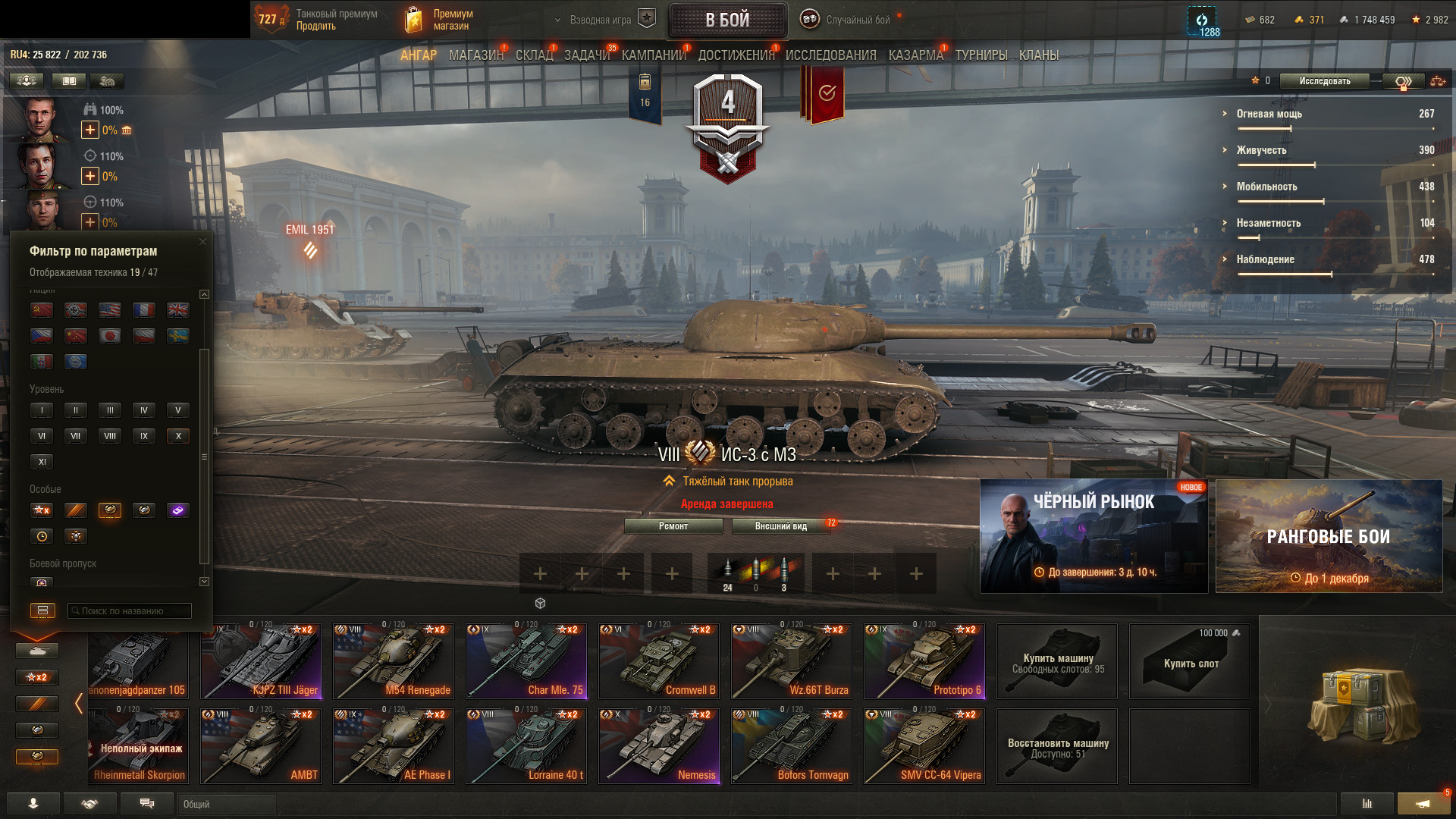Open the Ранговые бои banner

(x=1329, y=535)
